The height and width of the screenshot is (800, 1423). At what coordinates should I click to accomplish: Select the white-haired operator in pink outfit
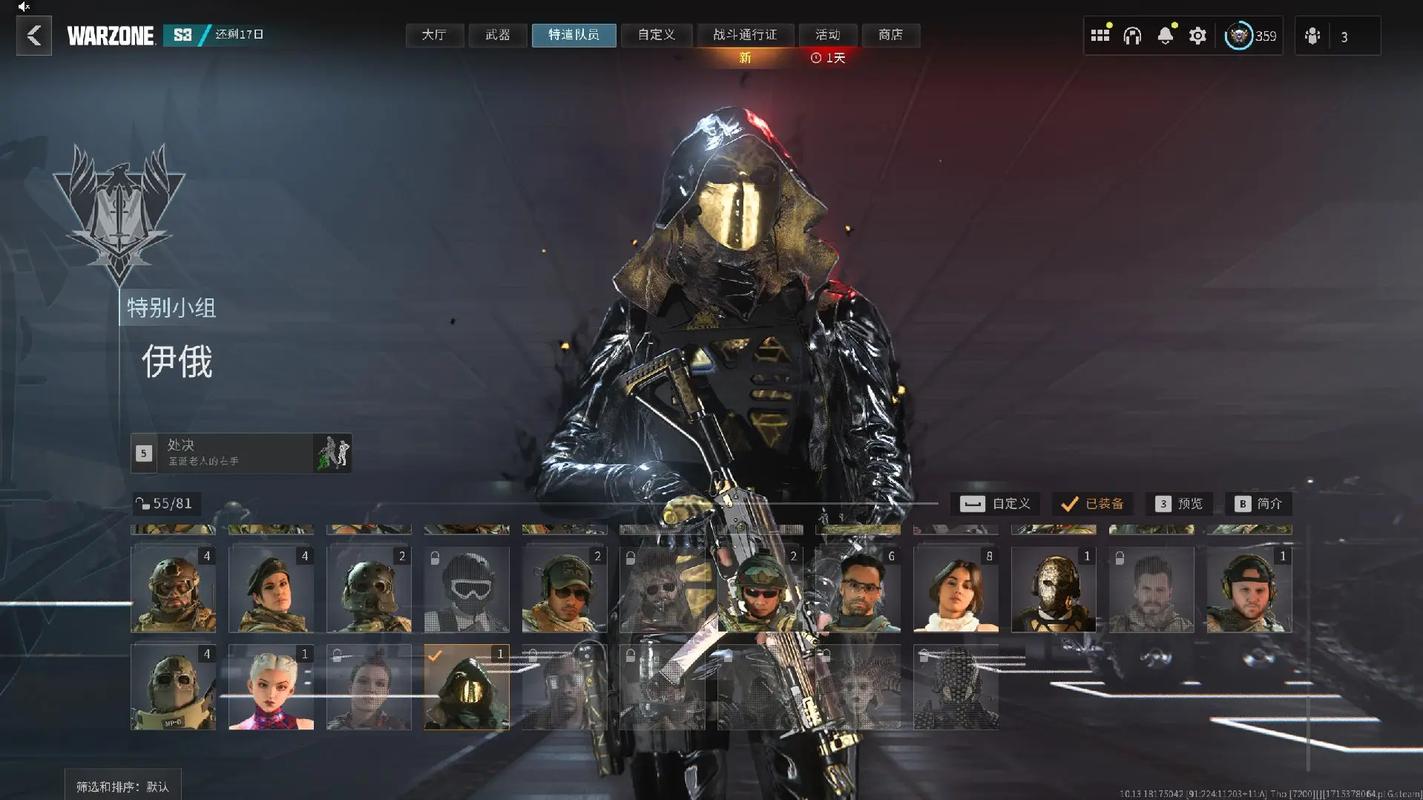271,687
